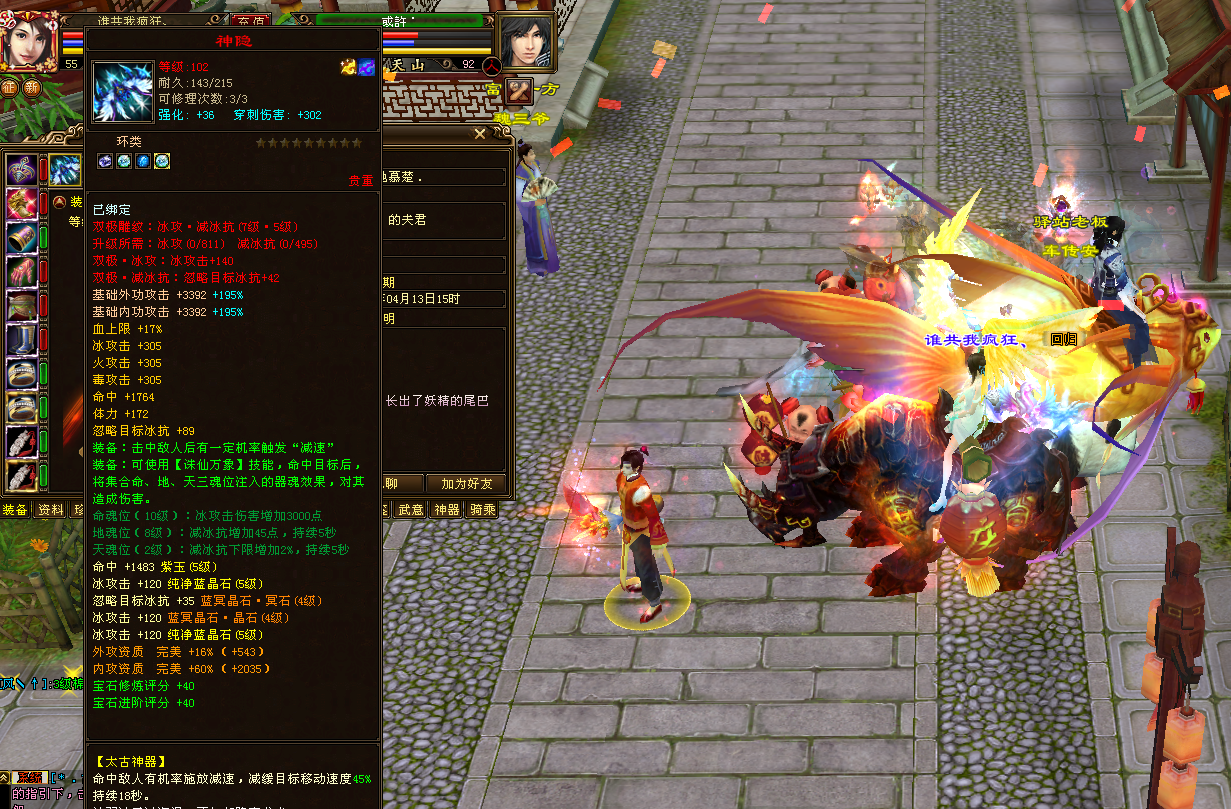Click the crossed-arms buff icon
The image size is (1231, 809).
pos(519,92)
